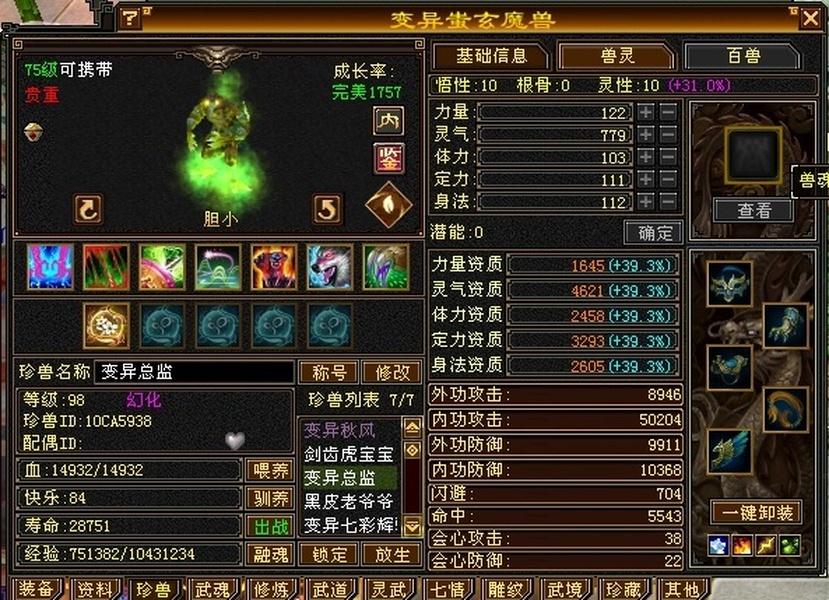This screenshot has width=829, height=600.
Task: Click 修改 to rename the pet
Action: [392, 372]
